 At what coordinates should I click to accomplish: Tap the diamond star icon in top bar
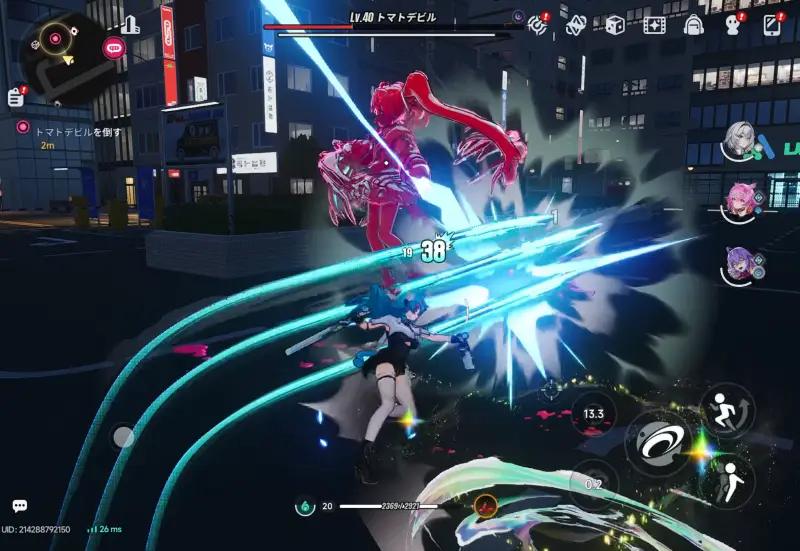tap(576, 24)
